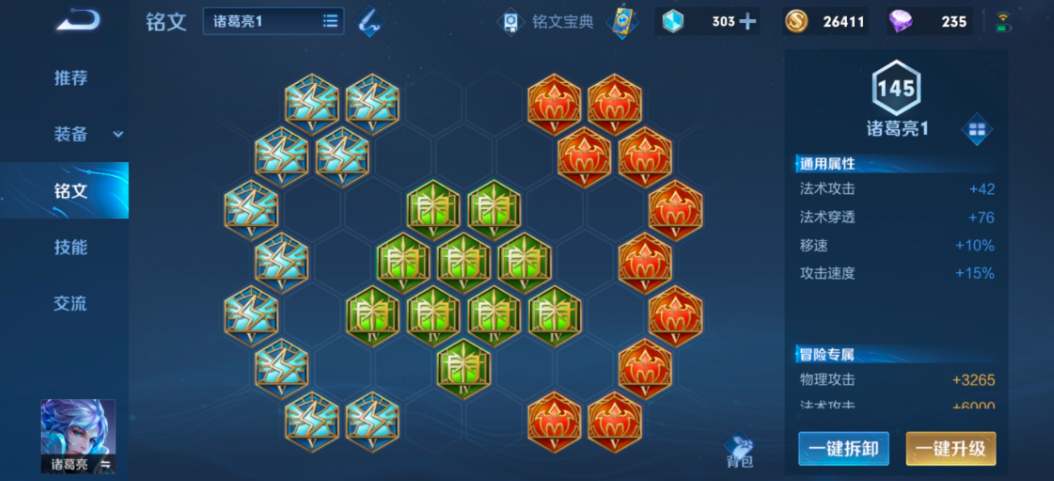Viewport: 1054px width, 481px height.
Task: Open the 推荐 tab
Action: (70, 78)
